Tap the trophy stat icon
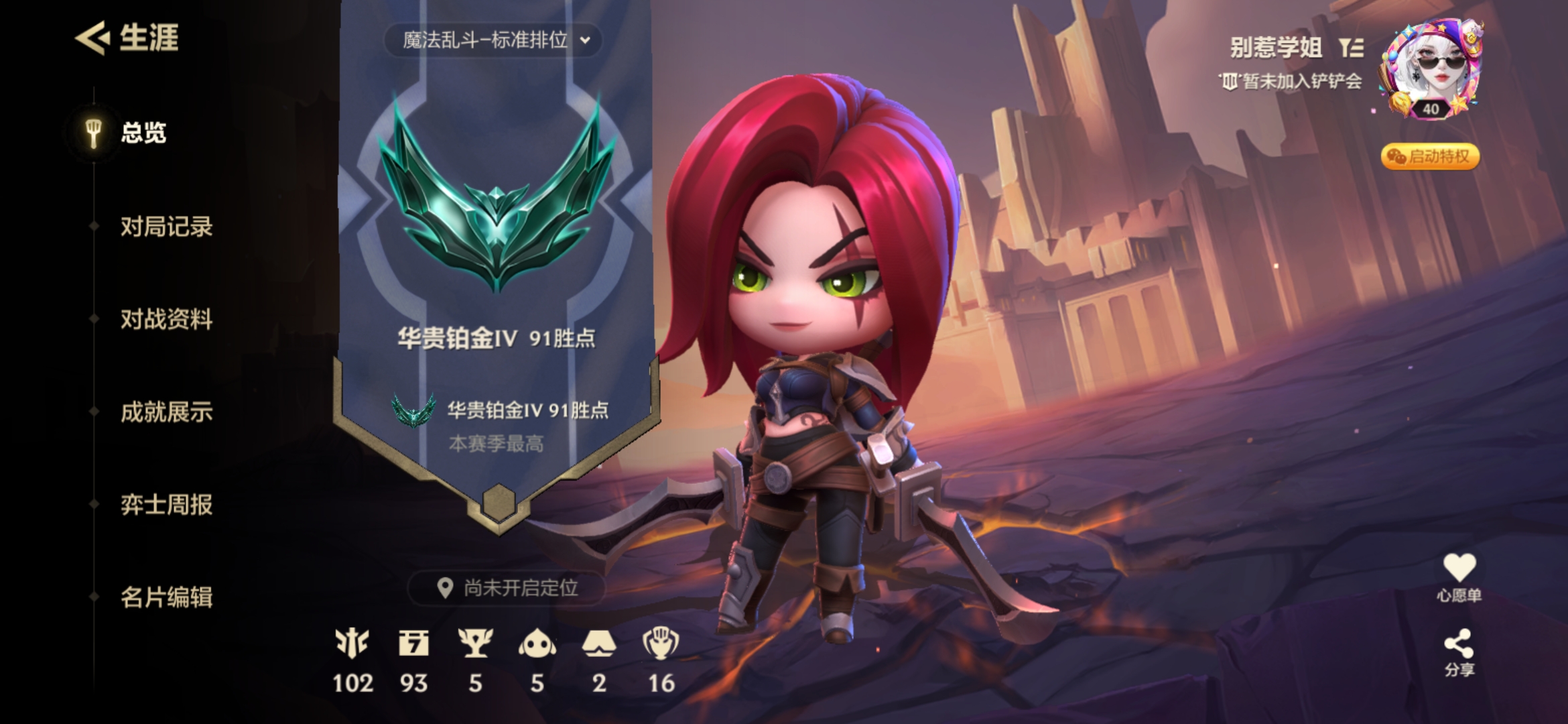The height and width of the screenshot is (724, 1568). pos(475,644)
